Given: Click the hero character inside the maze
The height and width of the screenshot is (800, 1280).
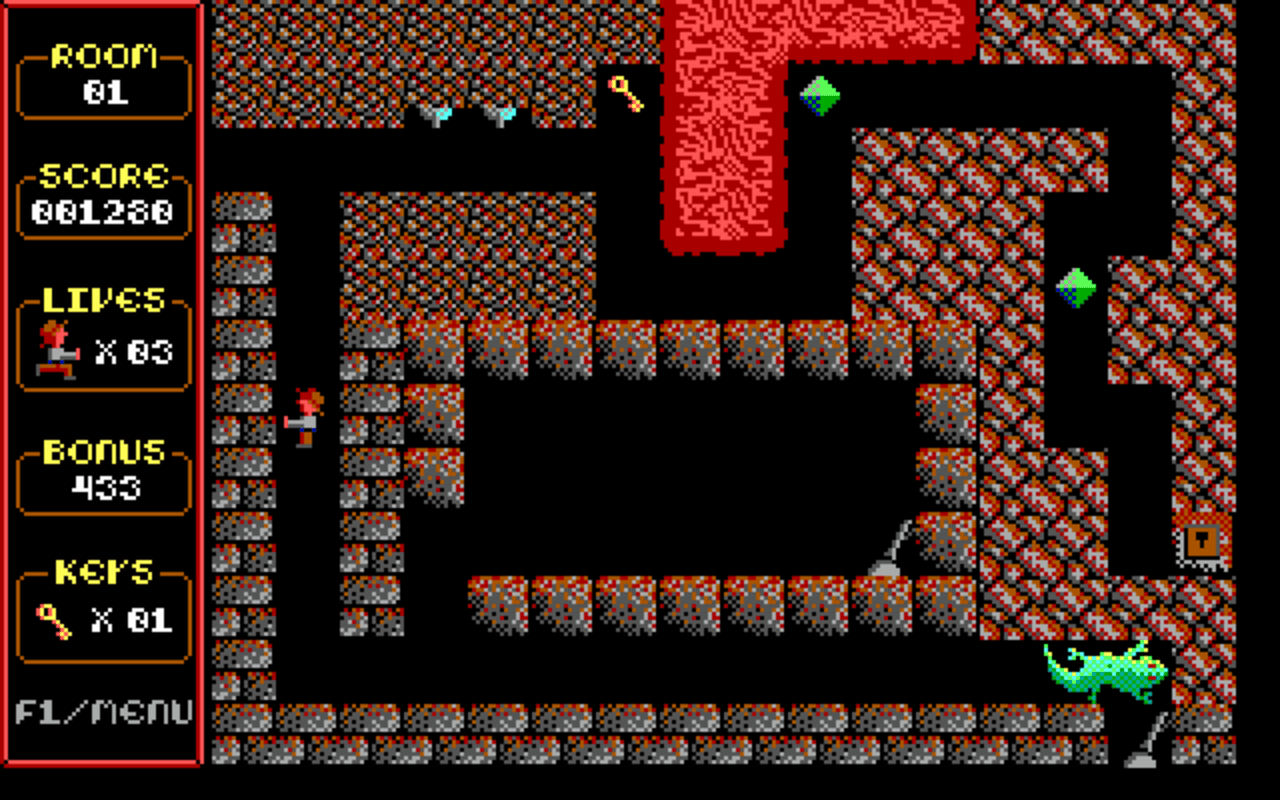Looking at the screenshot, I should pos(303,413).
